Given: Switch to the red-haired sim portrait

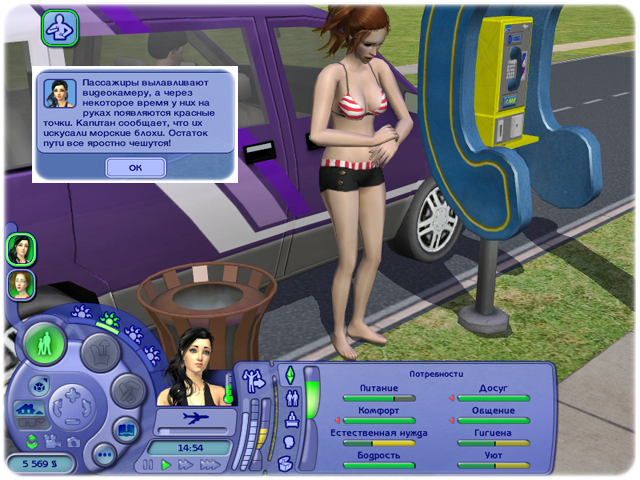Looking at the screenshot, I should point(19,284).
